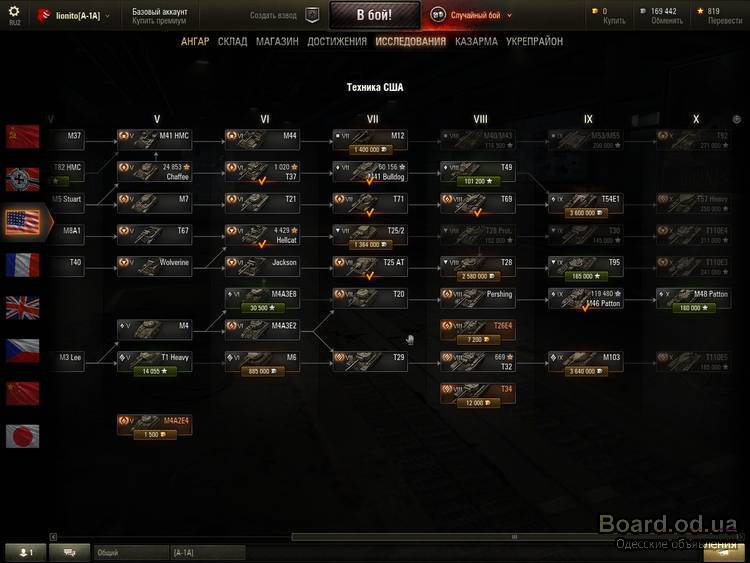Open the Hellcat tank node
The height and width of the screenshot is (563, 750).
click(263, 236)
